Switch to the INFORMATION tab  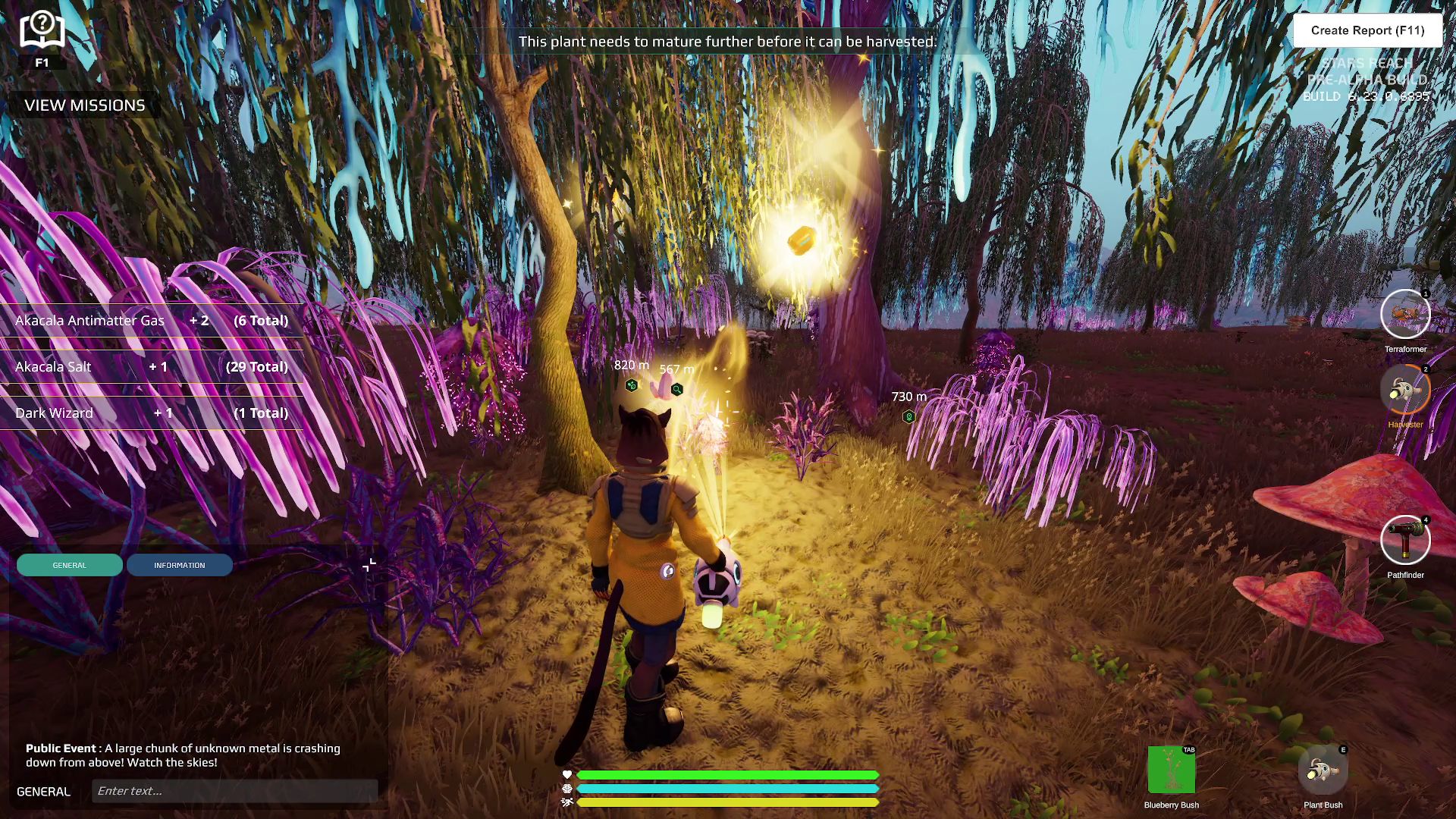click(180, 564)
